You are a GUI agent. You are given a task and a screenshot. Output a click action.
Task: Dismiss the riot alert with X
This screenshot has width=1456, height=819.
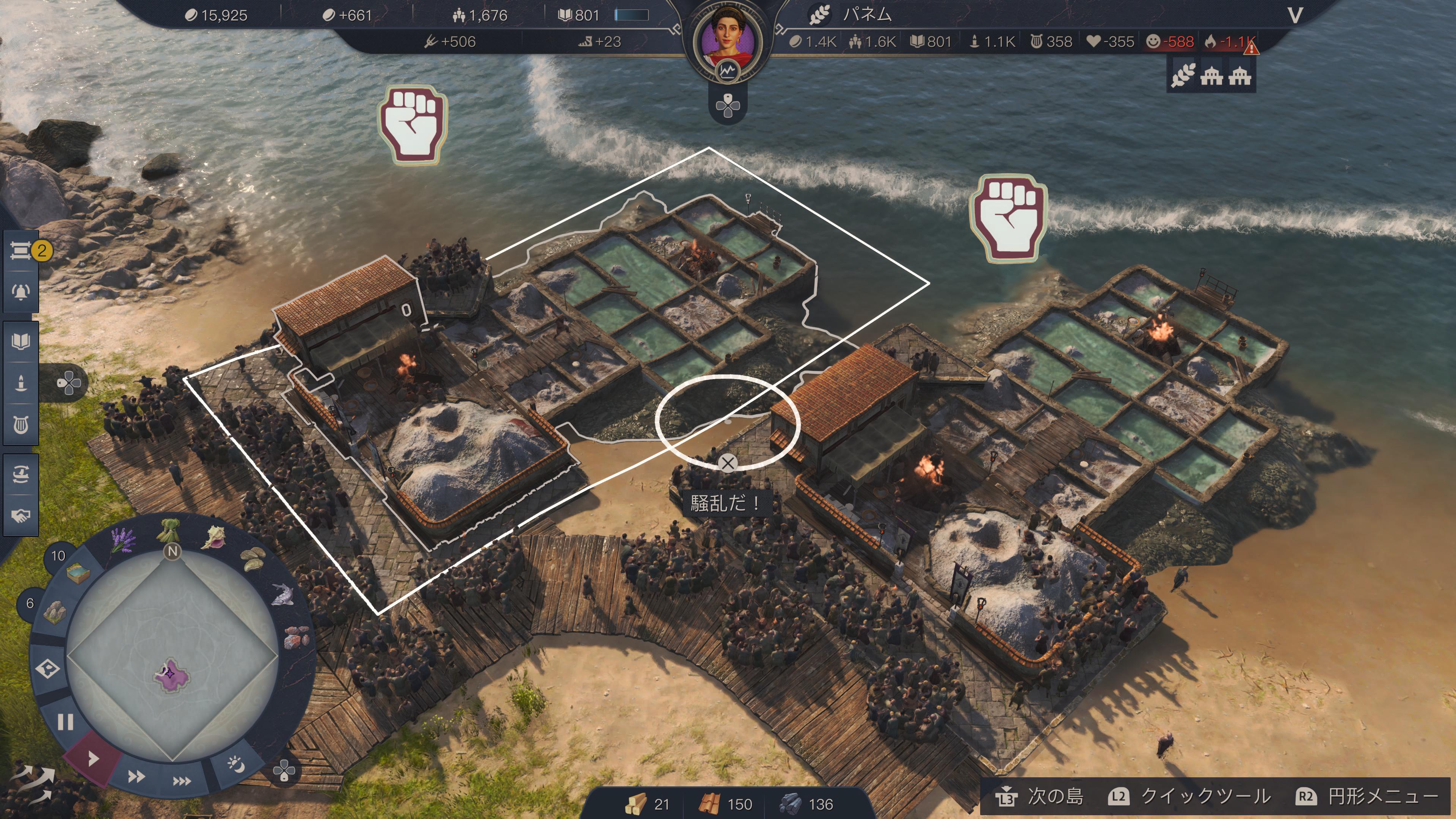point(728,463)
